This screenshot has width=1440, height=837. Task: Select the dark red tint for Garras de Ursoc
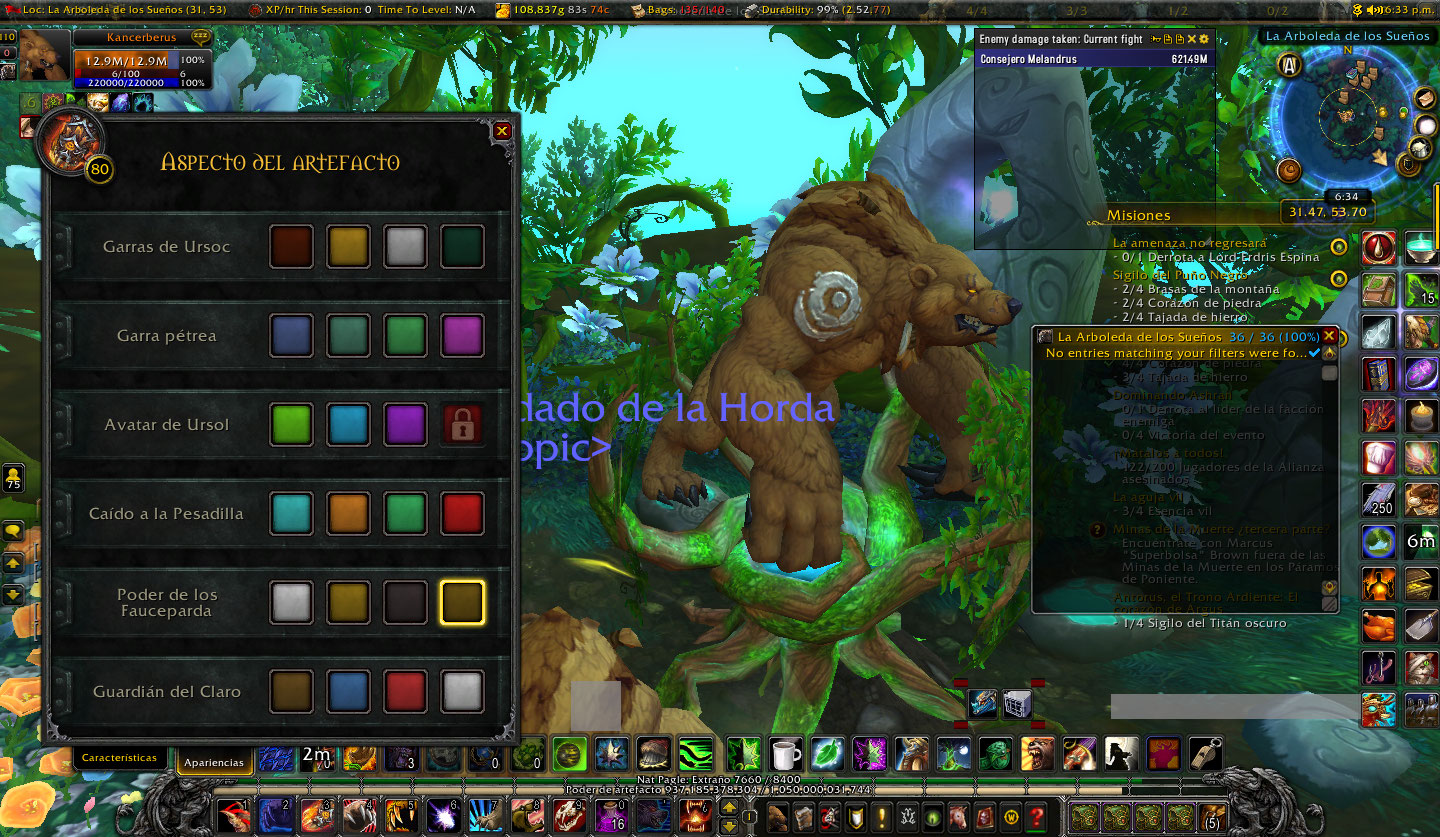(x=291, y=245)
